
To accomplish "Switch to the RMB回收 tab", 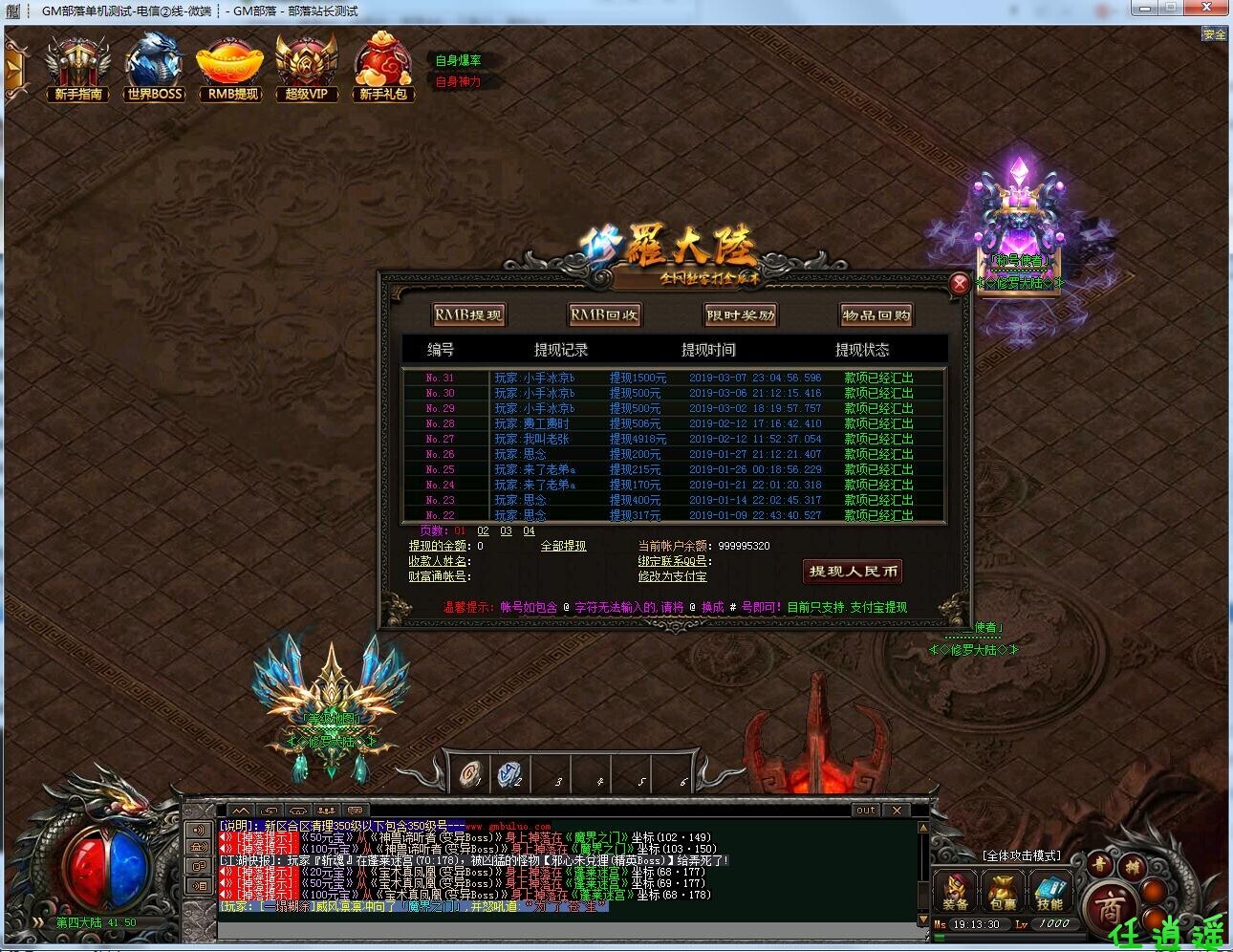I will [x=606, y=314].
